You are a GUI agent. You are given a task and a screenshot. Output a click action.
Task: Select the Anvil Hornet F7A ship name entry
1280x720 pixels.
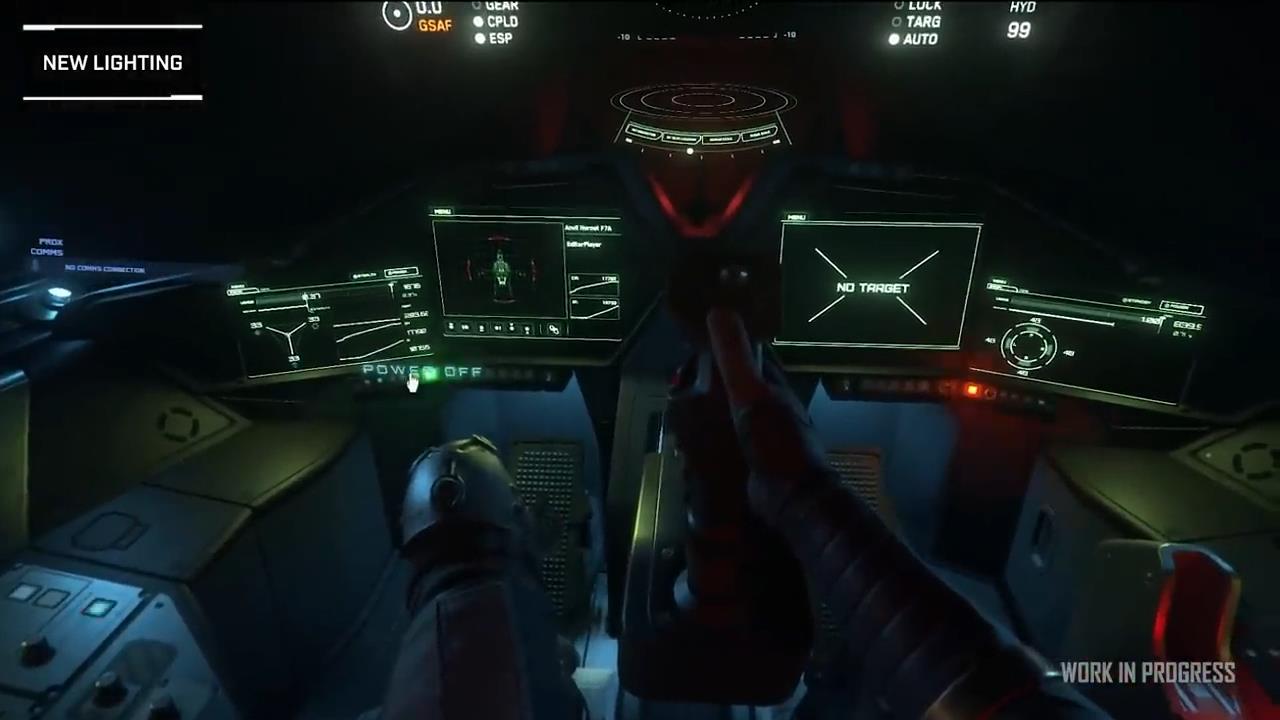tap(591, 229)
